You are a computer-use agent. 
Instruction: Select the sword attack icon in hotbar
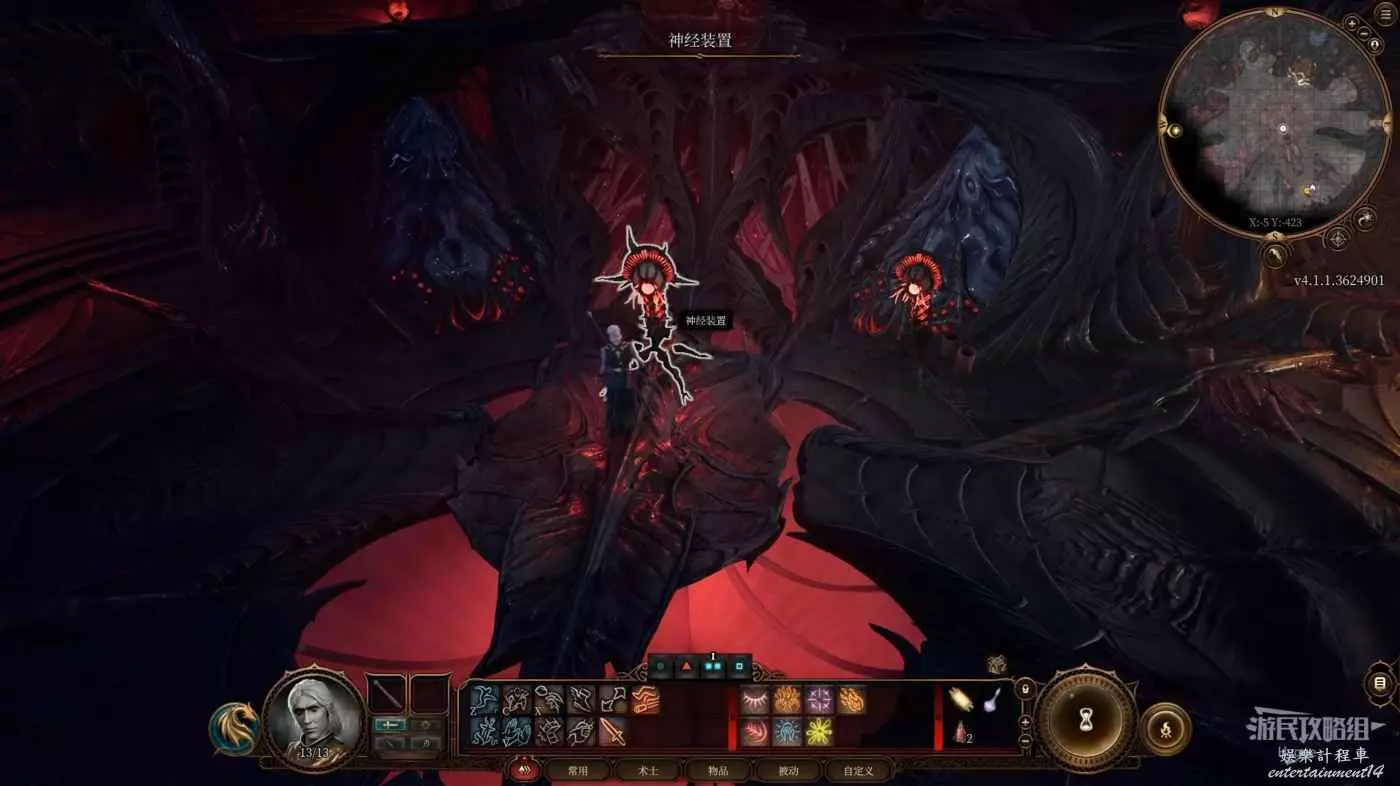pyautogui.click(x=613, y=732)
